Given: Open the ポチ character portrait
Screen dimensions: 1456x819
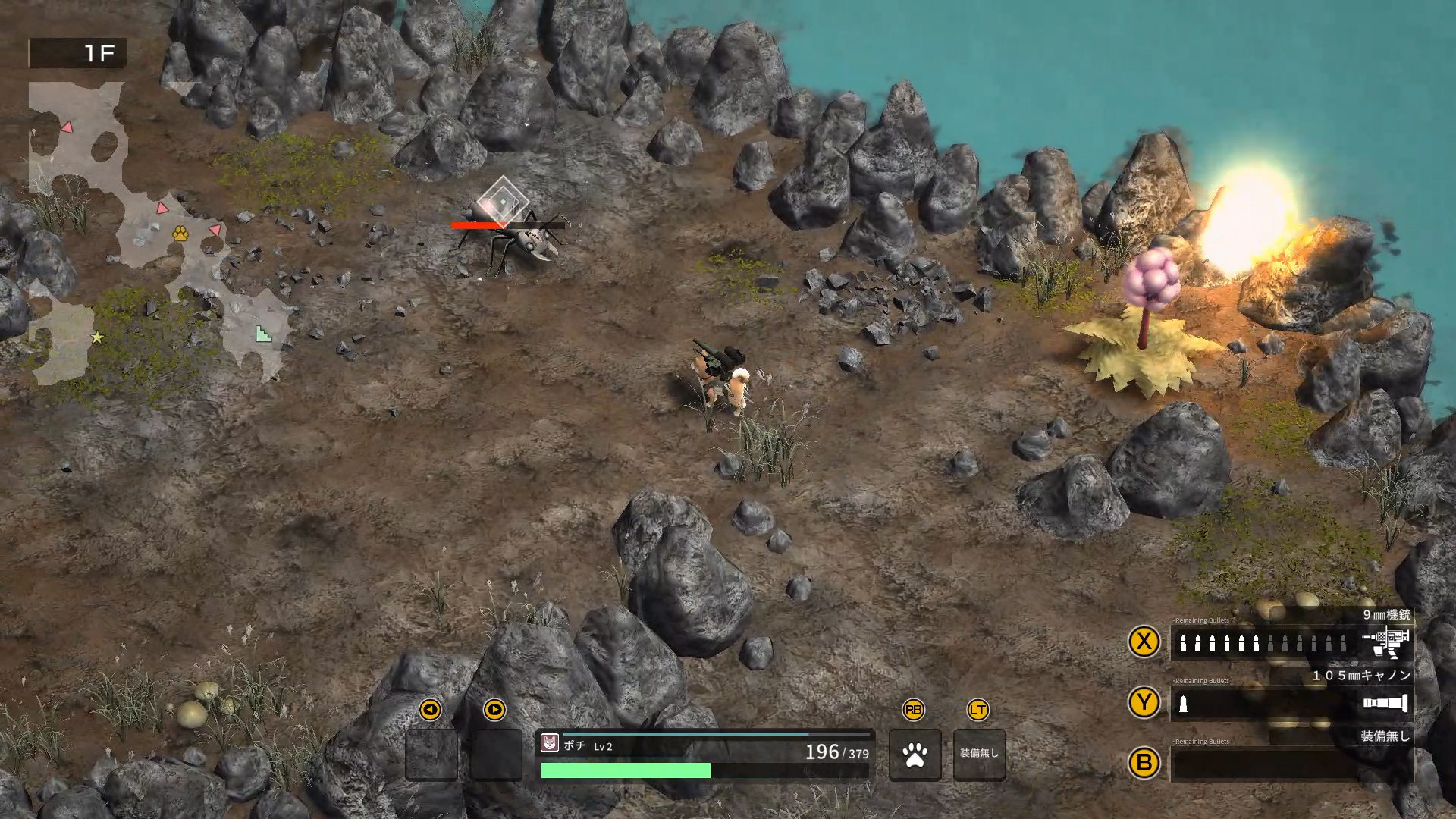Looking at the screenshot, I should 550,744.
